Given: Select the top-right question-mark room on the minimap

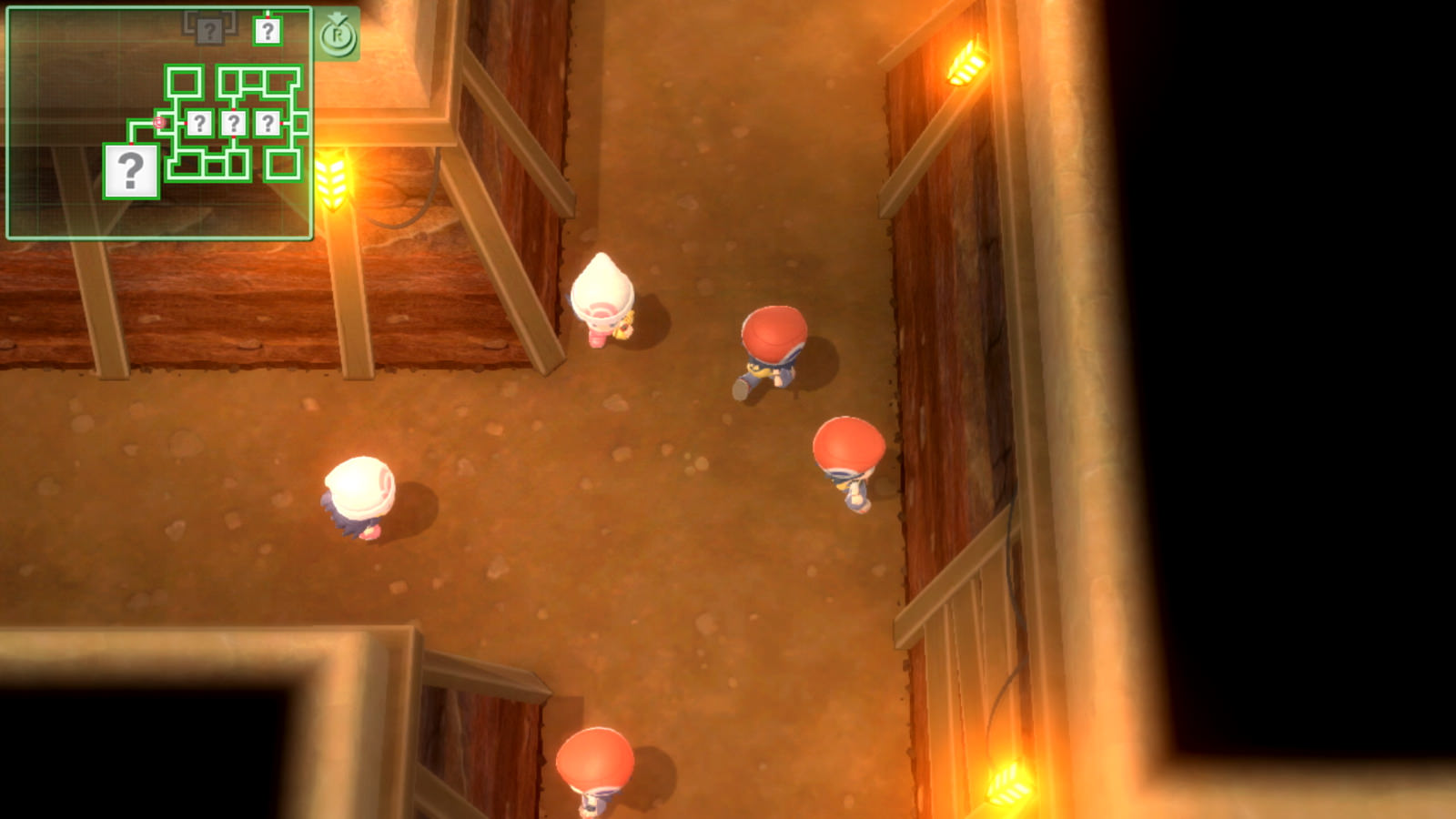Looking at the screenshot, I should [x=268, y=30].
